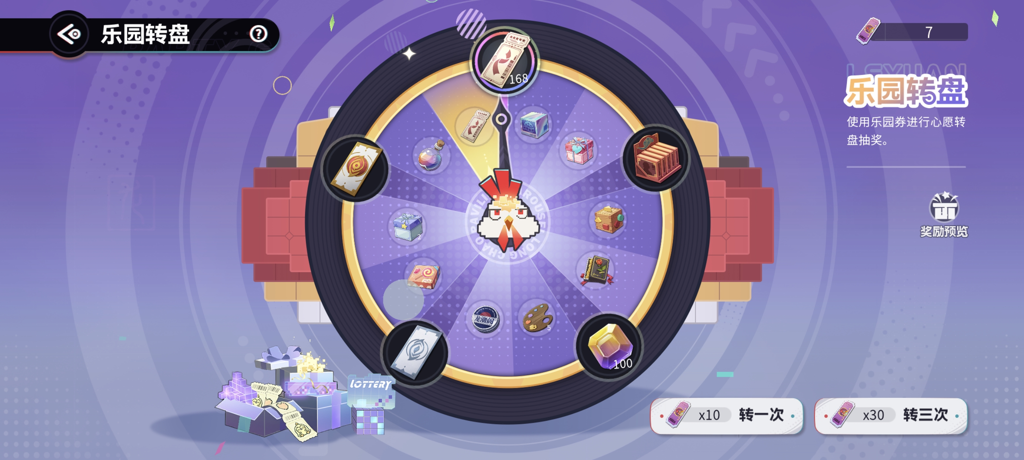Inspect the golden card prize
Image resolution: width=1024 pixels, height=460 pixels.
[x=355, y=167]
